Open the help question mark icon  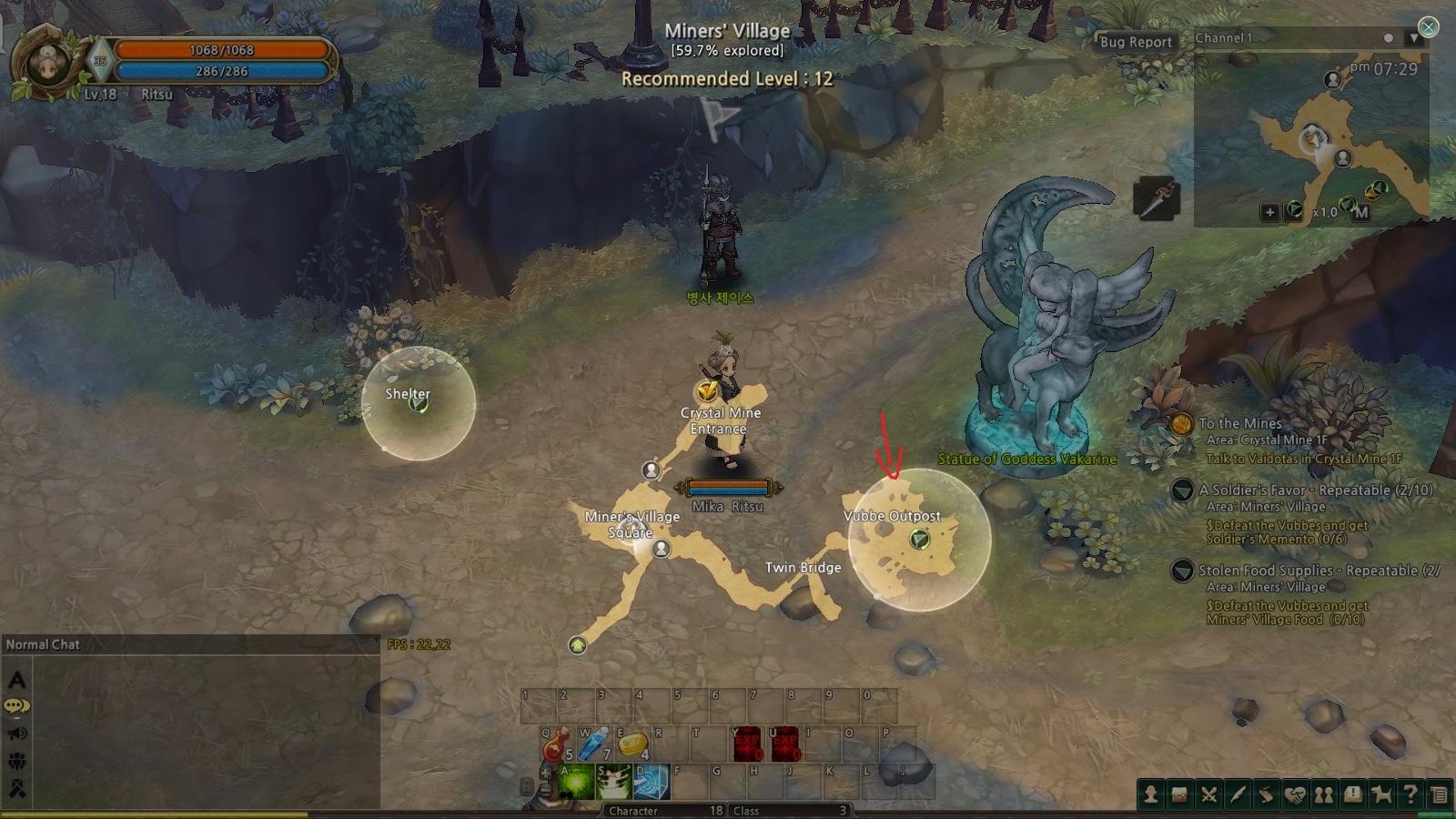click(x=1410, y=794)
